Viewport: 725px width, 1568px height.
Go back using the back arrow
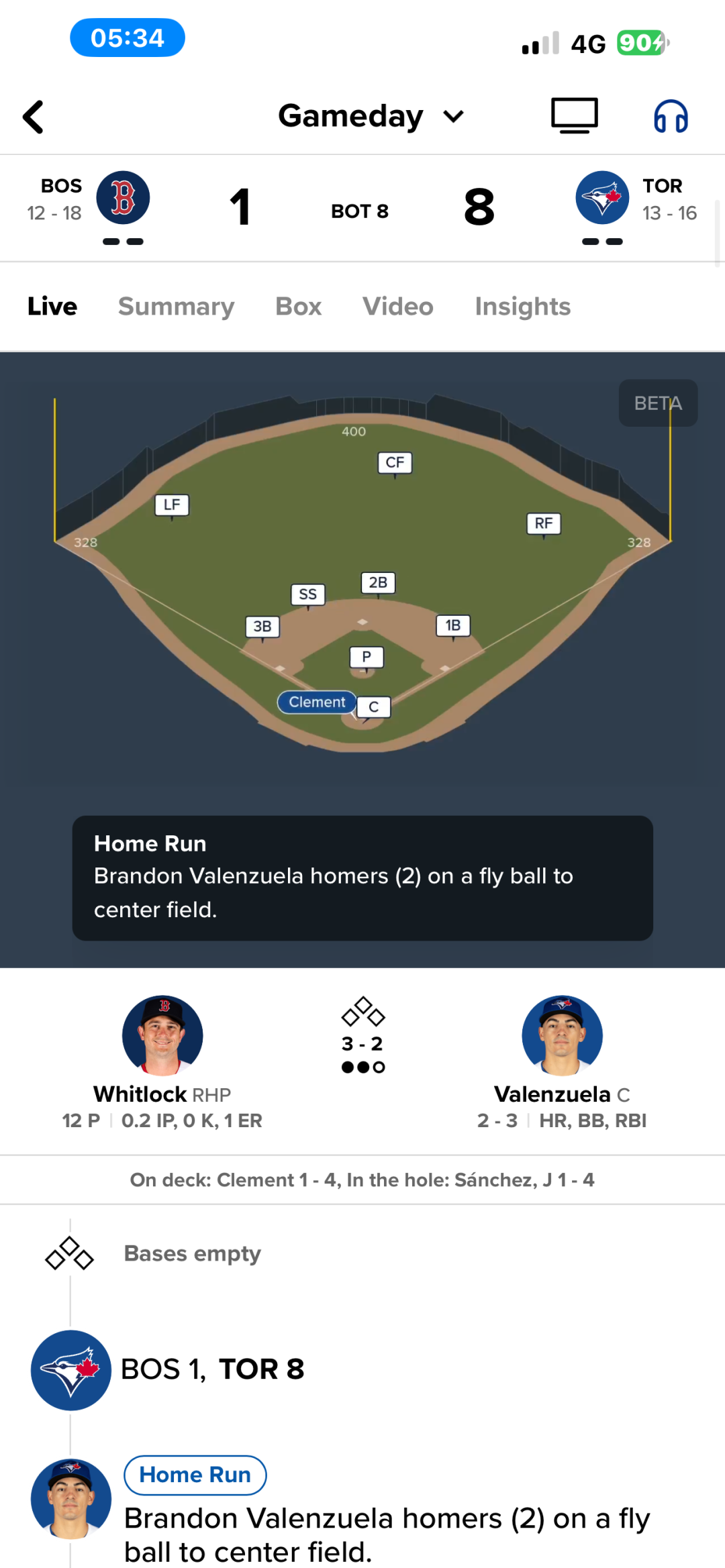pyautogui.click(x=34, y=117)
